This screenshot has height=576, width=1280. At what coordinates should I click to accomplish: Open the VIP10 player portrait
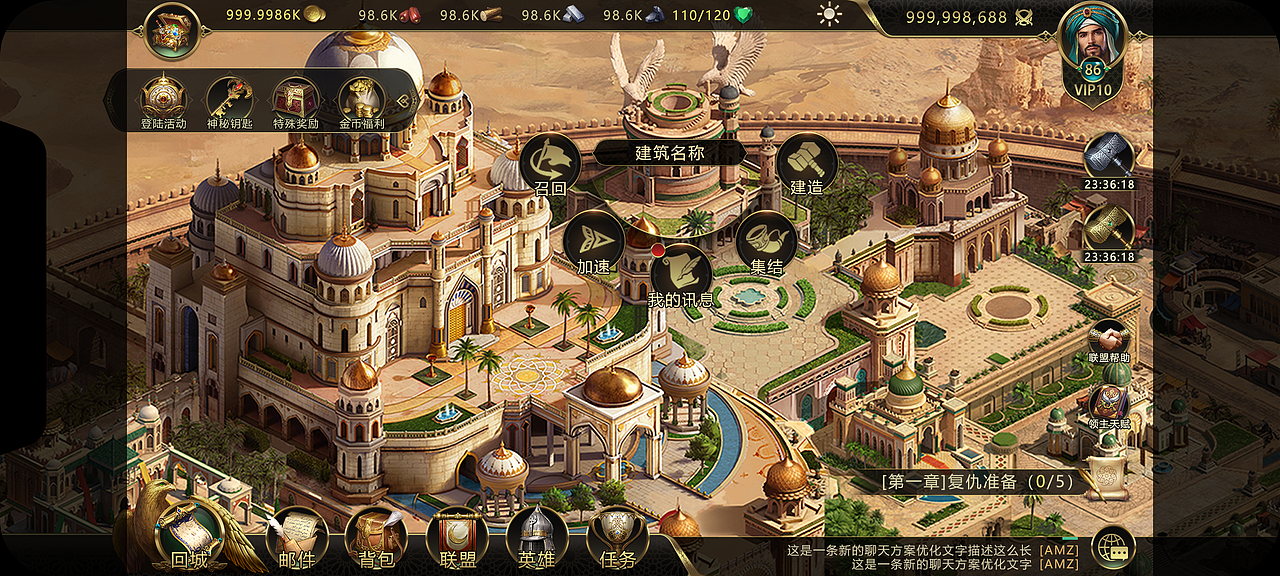point(1092,45)
